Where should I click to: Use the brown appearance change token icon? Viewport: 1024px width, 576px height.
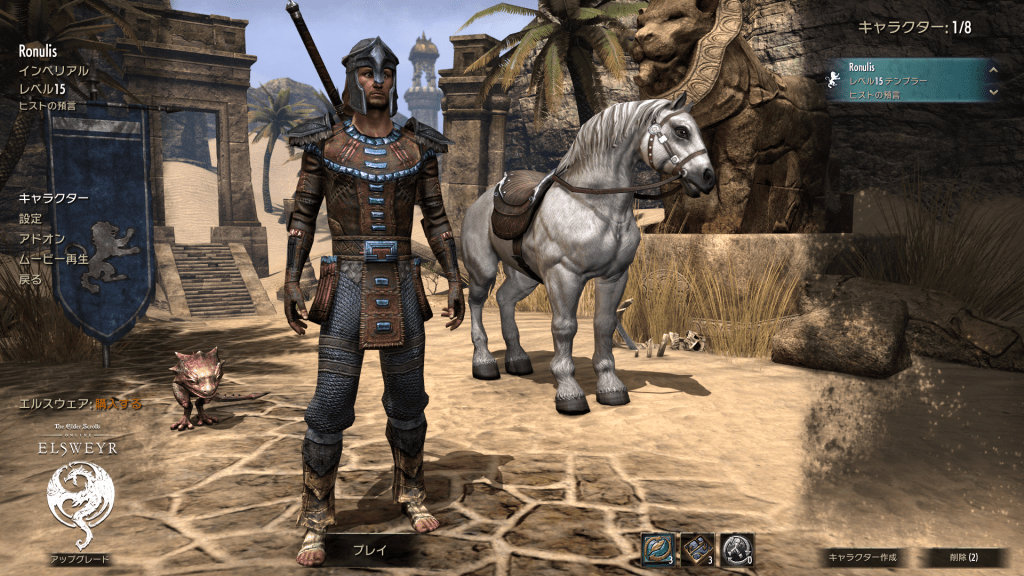698,548
